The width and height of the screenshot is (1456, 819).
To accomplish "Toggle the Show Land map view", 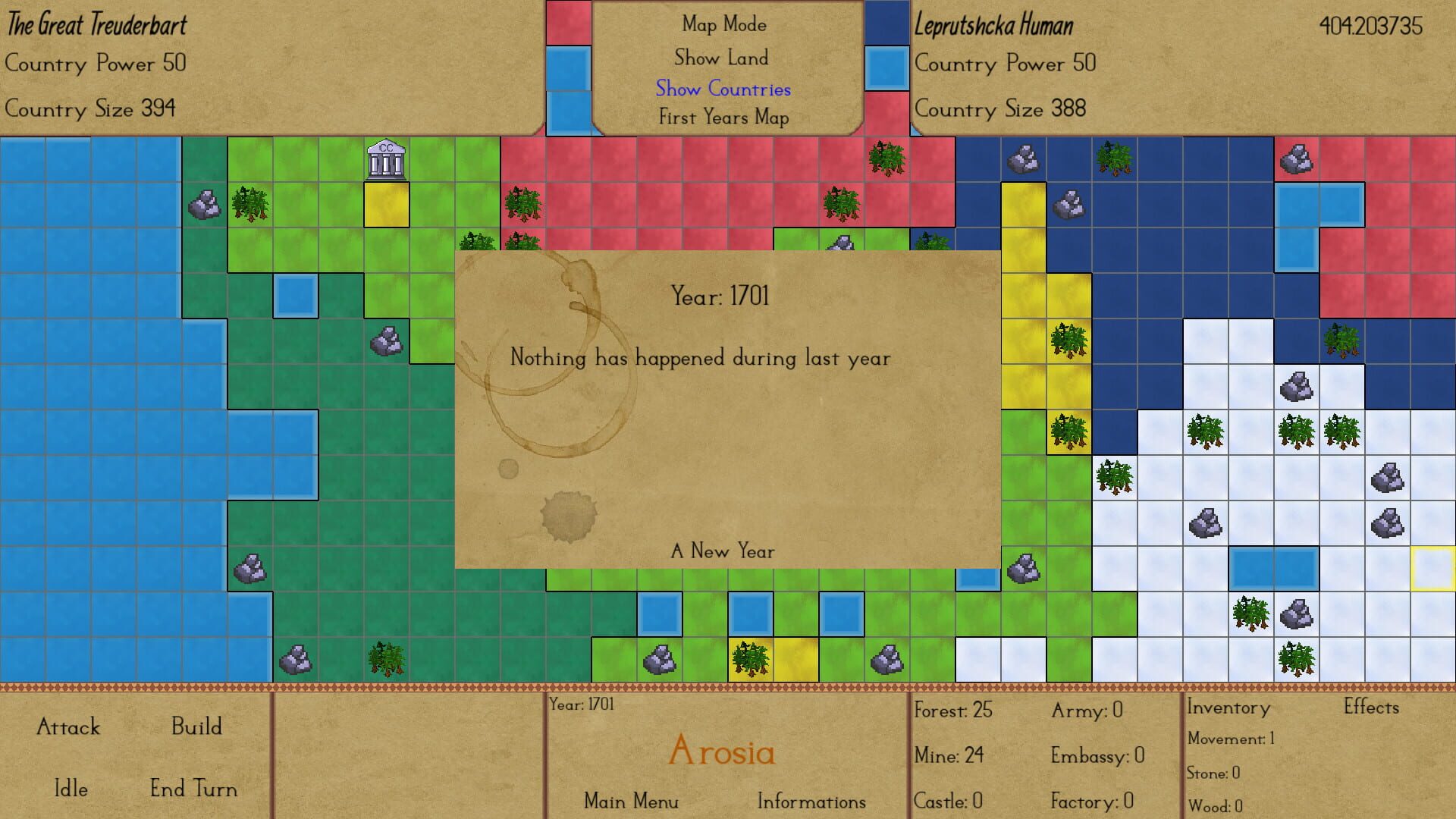I will 723,58.
